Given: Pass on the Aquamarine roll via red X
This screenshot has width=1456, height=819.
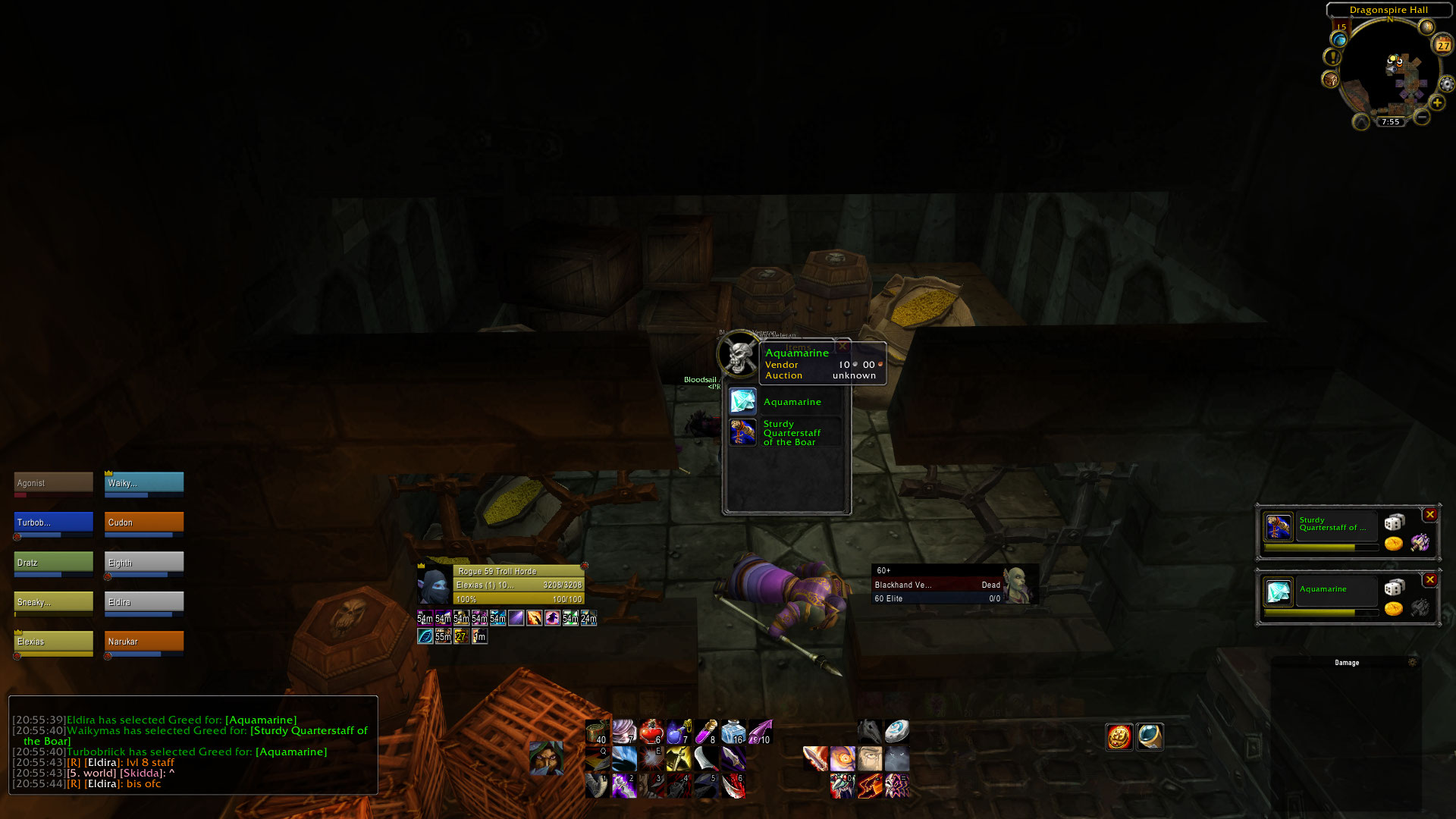Looking at the screenshot, I should (1430, 579).
